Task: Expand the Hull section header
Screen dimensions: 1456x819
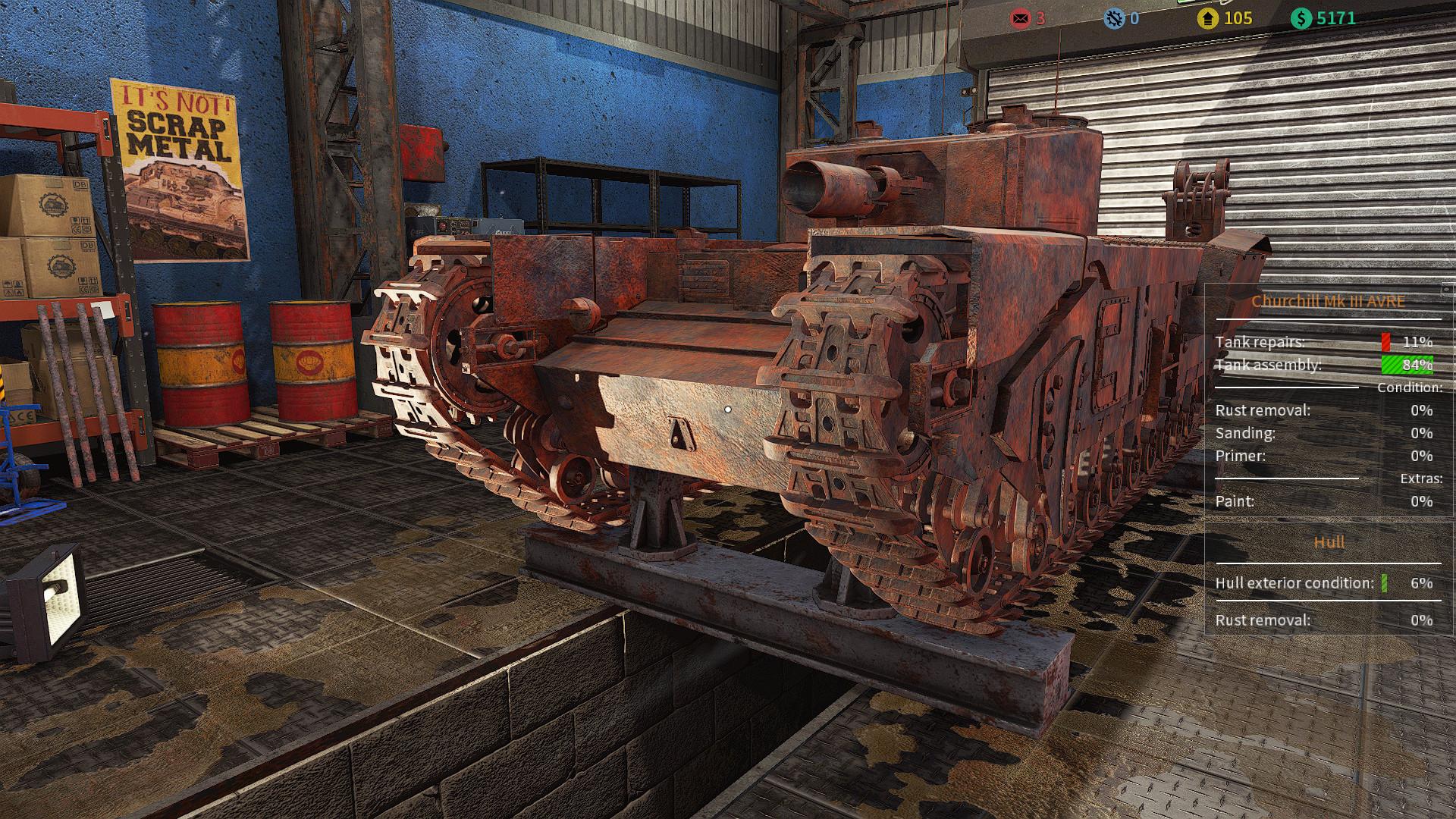Action: click(1329, 541)
